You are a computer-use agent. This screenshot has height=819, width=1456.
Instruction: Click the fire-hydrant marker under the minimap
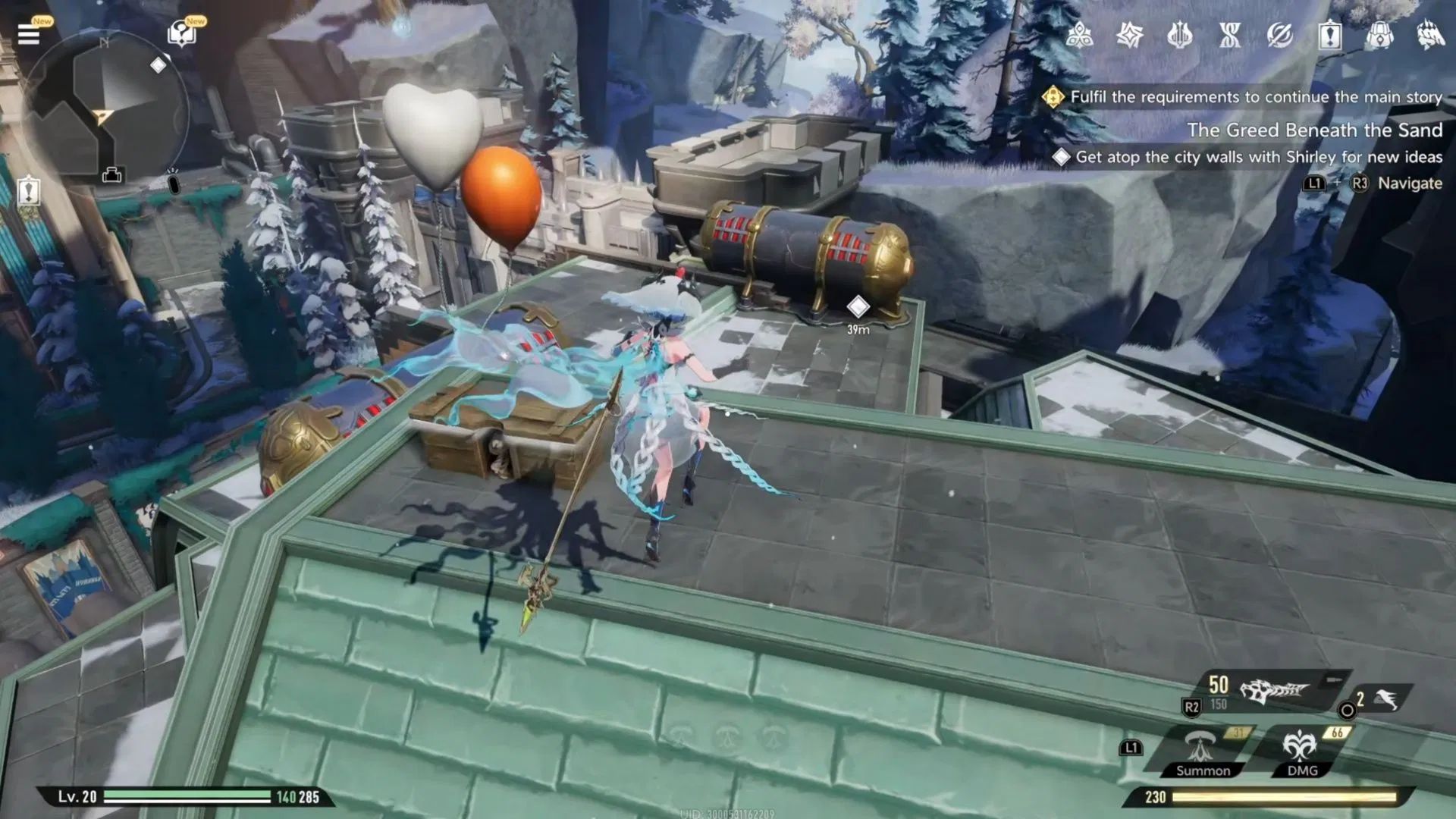[112, 176]
